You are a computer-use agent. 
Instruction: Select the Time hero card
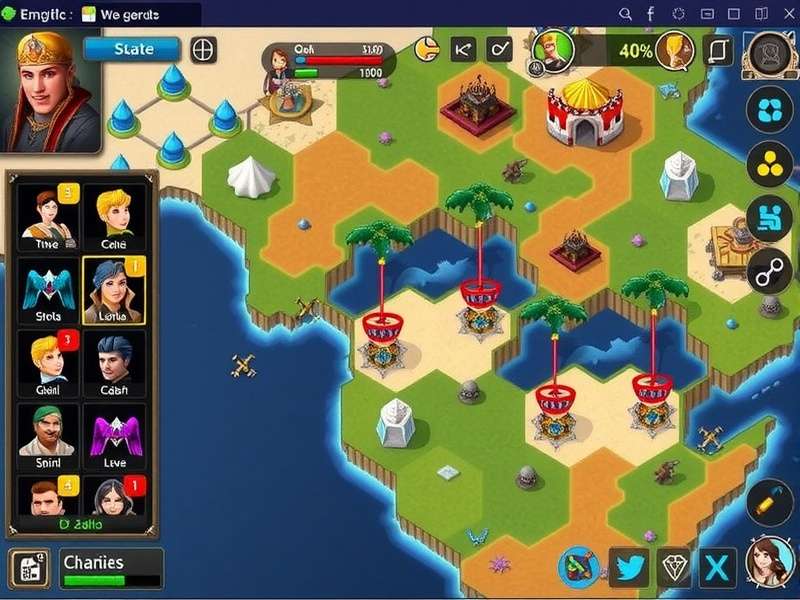(x=47, y=218)
